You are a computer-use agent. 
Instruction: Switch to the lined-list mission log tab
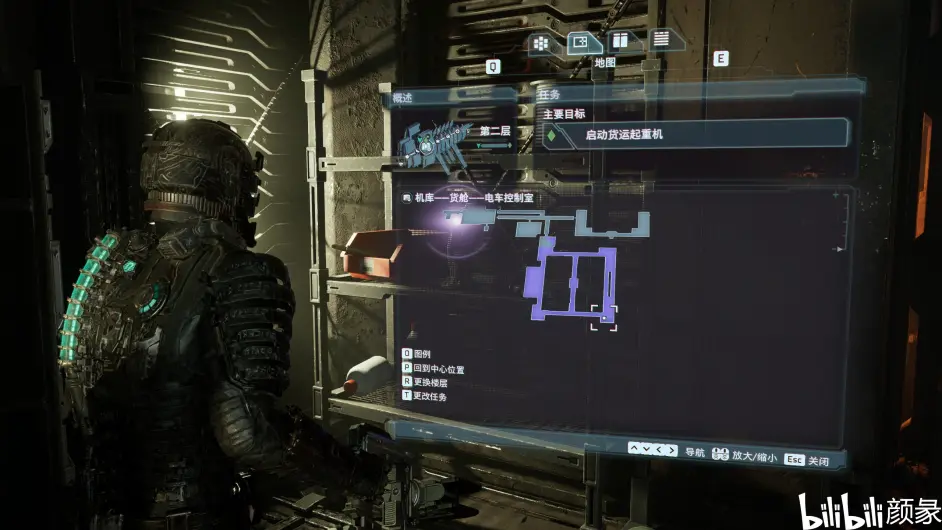(x=659, y=39)
